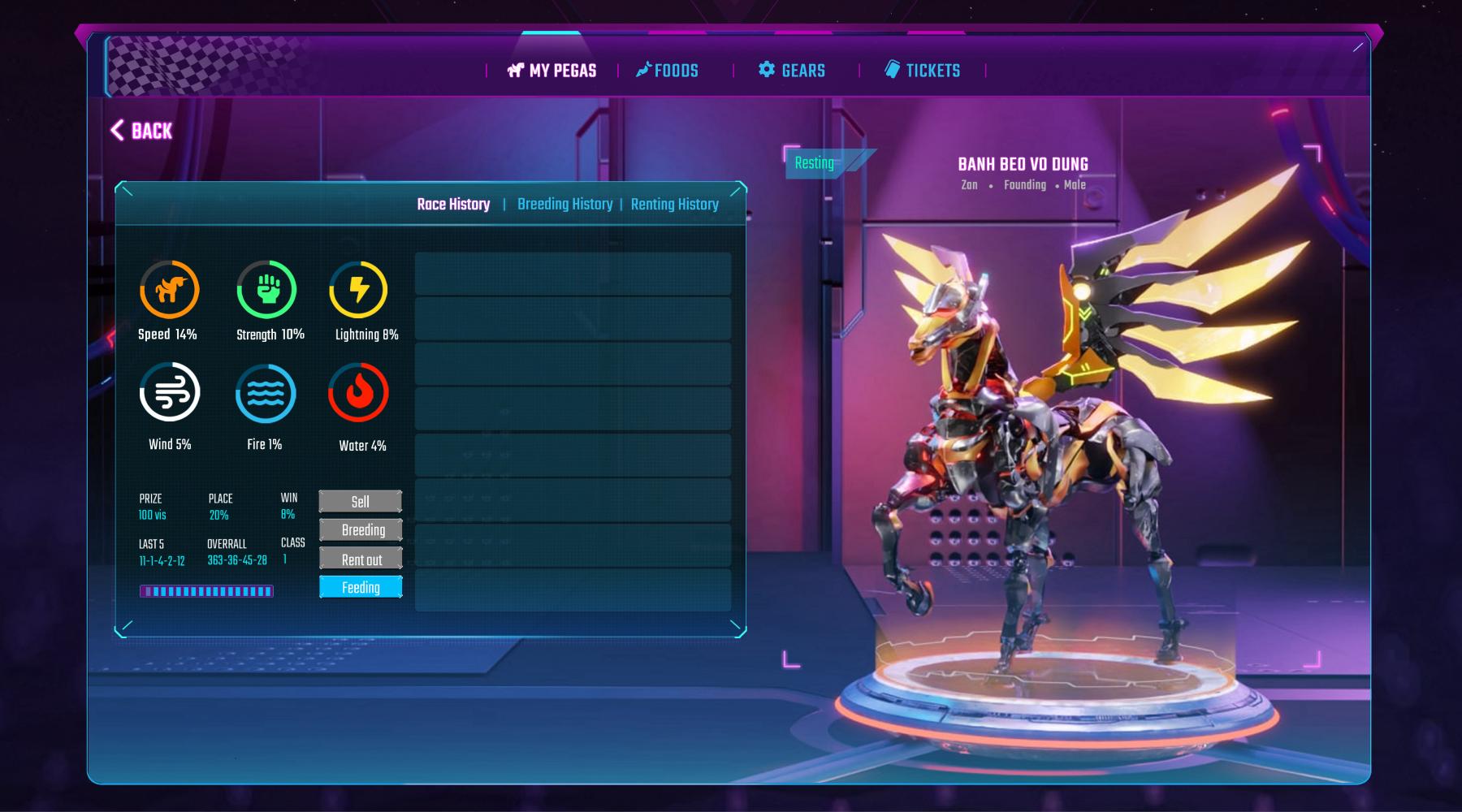The width and height of the screenshot is (1462, 812).
Task: Open the My Pegas menu
Action: (552, 71)
